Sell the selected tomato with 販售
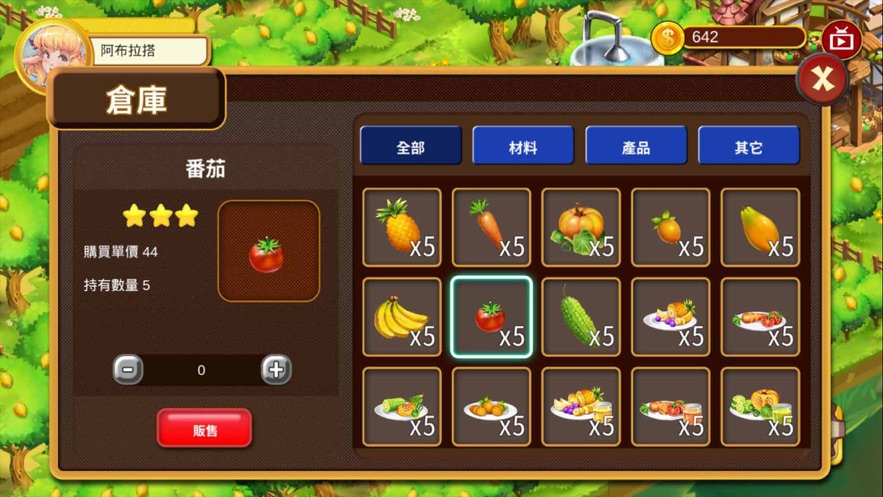Viewport: 883px width, 497px height. [204, 429]
